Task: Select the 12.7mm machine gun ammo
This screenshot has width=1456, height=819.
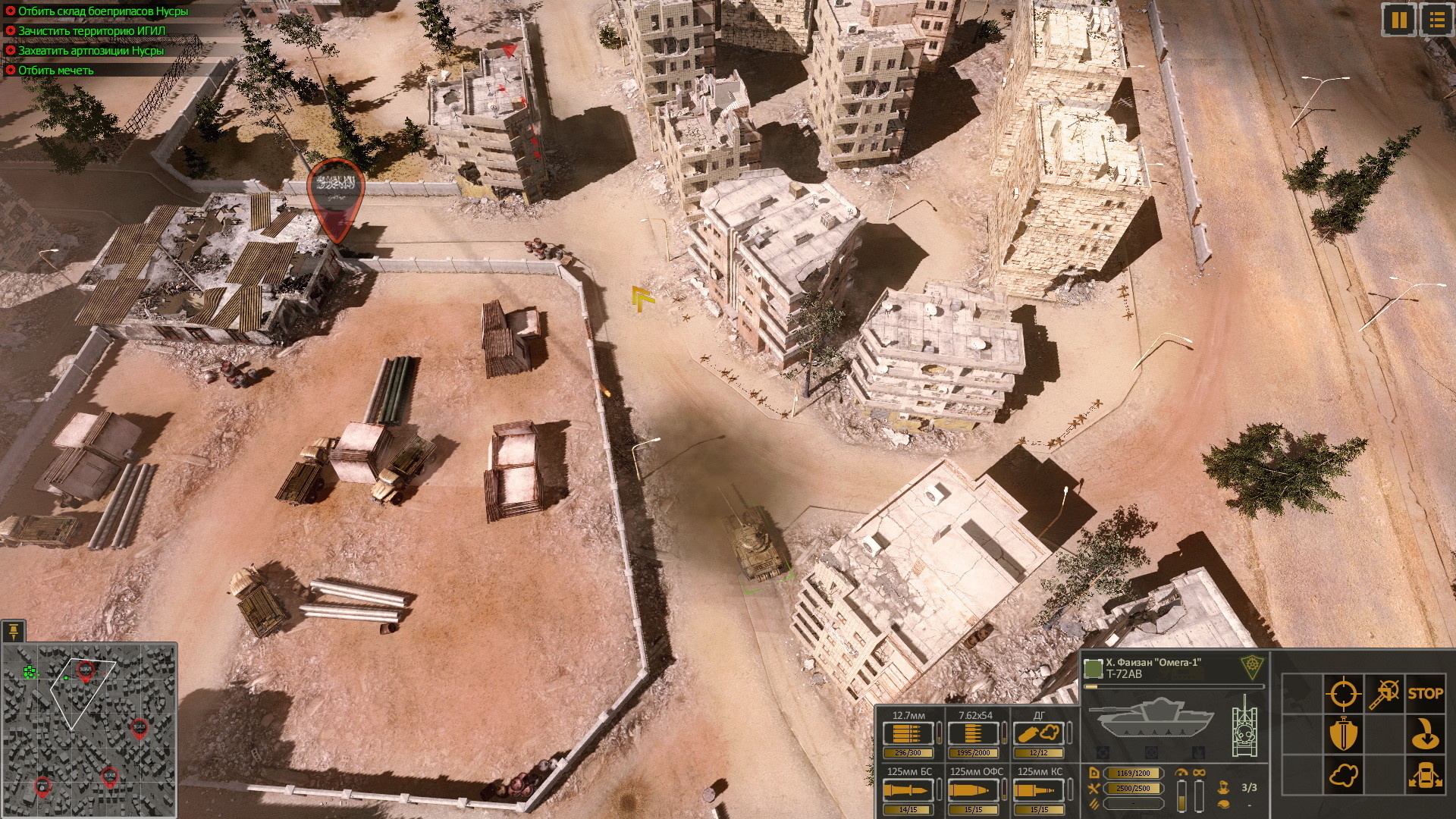Action: pyautogui.click(x=908, y=734)
